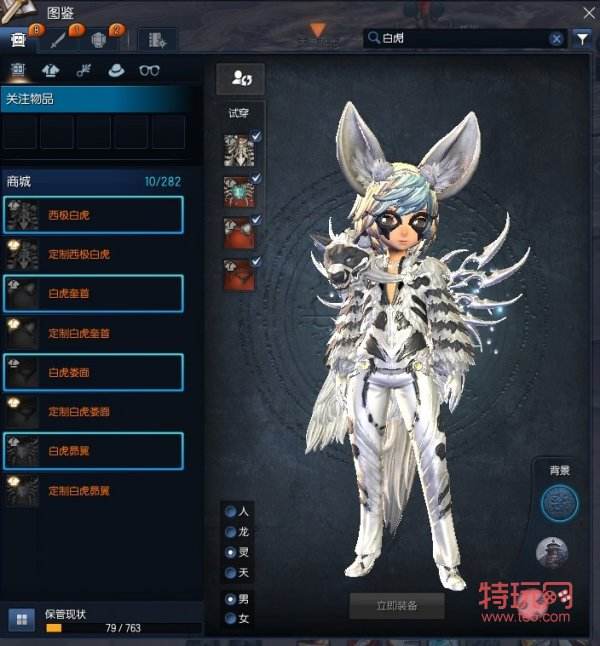Close the 图鉴 wardrobe window

(588, 13)
